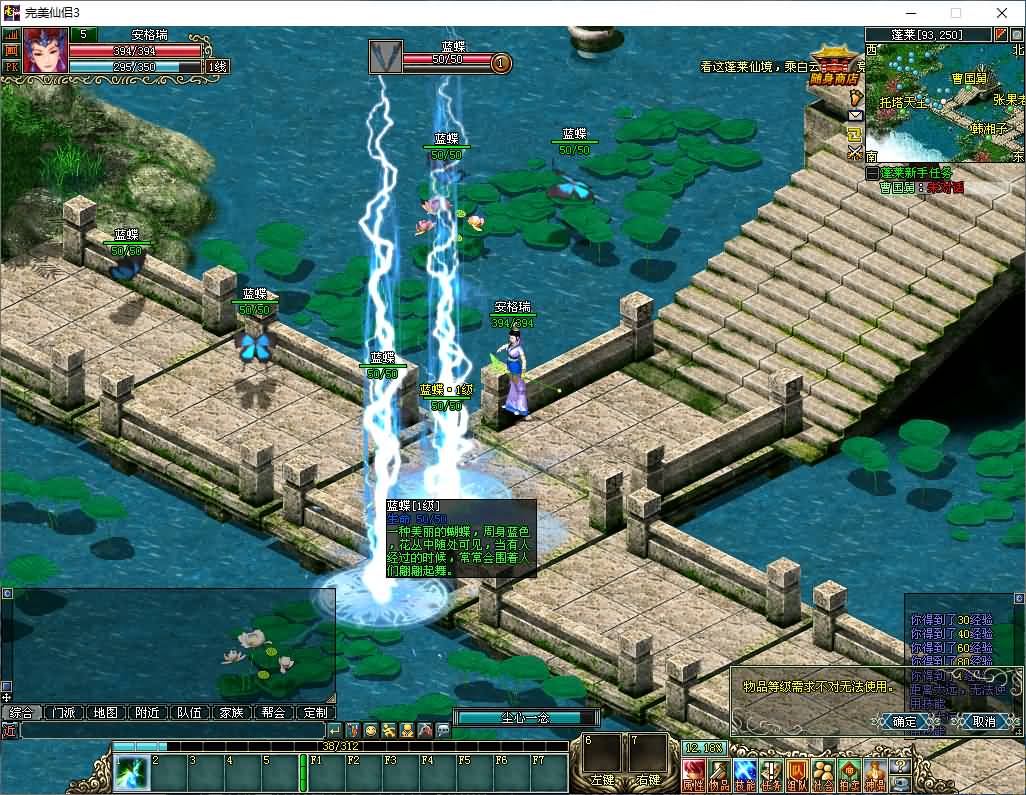Click the player character portrait

point(46,51)
